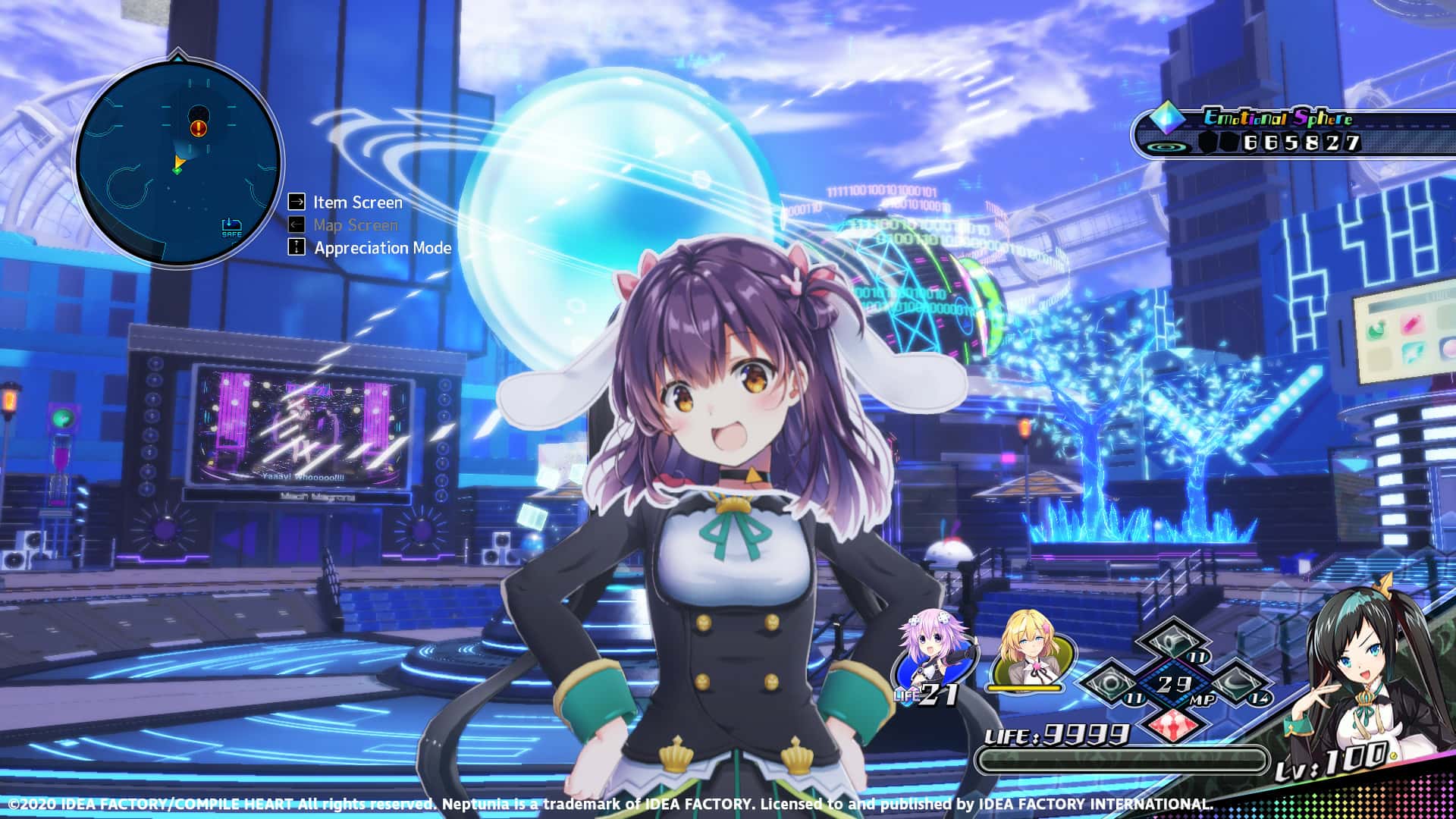Image resolution: width=1456 pixels, height=819 pixels.
Task: Select the Emotional Sphere header label
Action: click(x=1279, y=118)
